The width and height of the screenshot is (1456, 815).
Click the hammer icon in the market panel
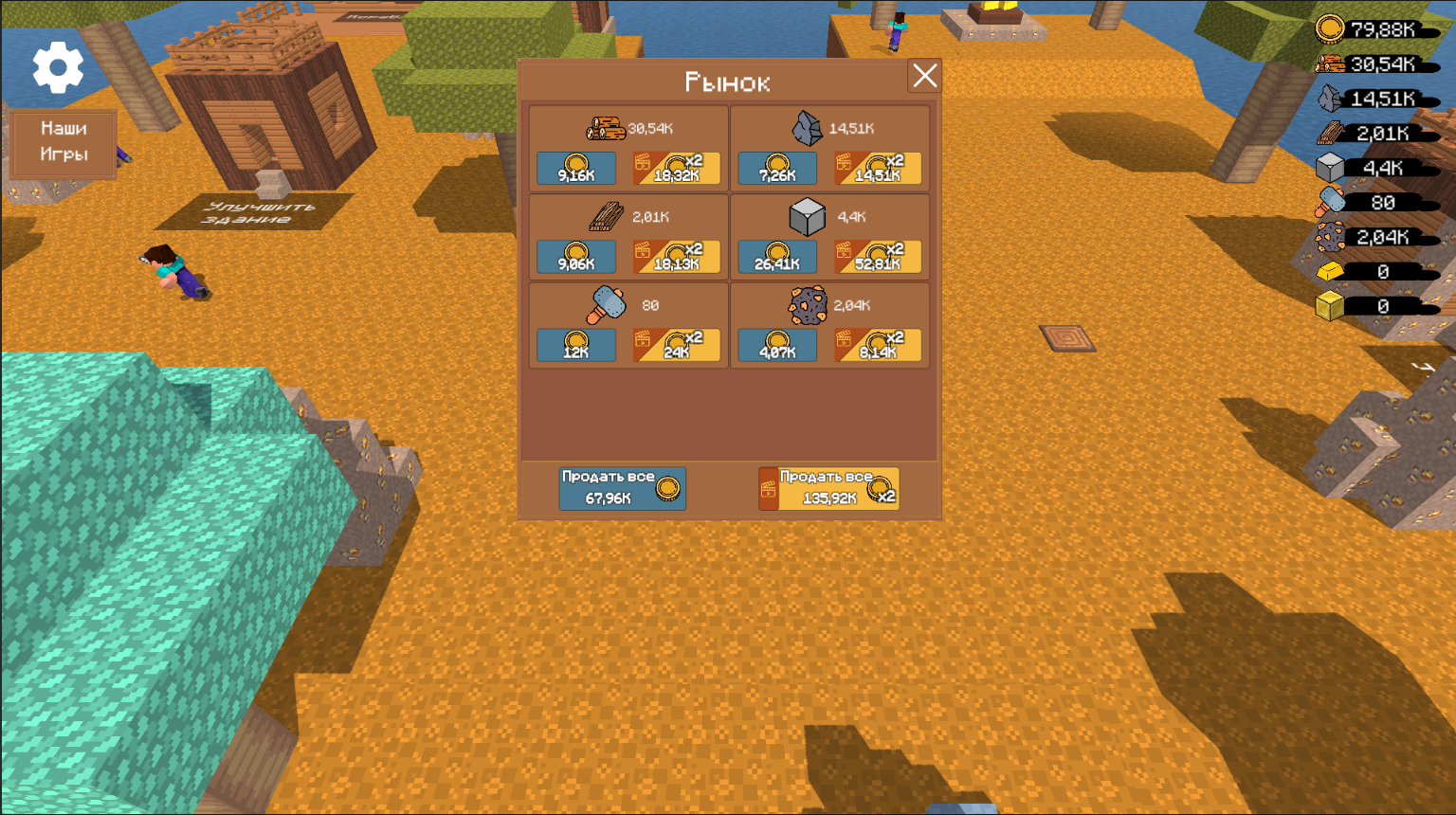pyautogui.click(x=608, y=304)
